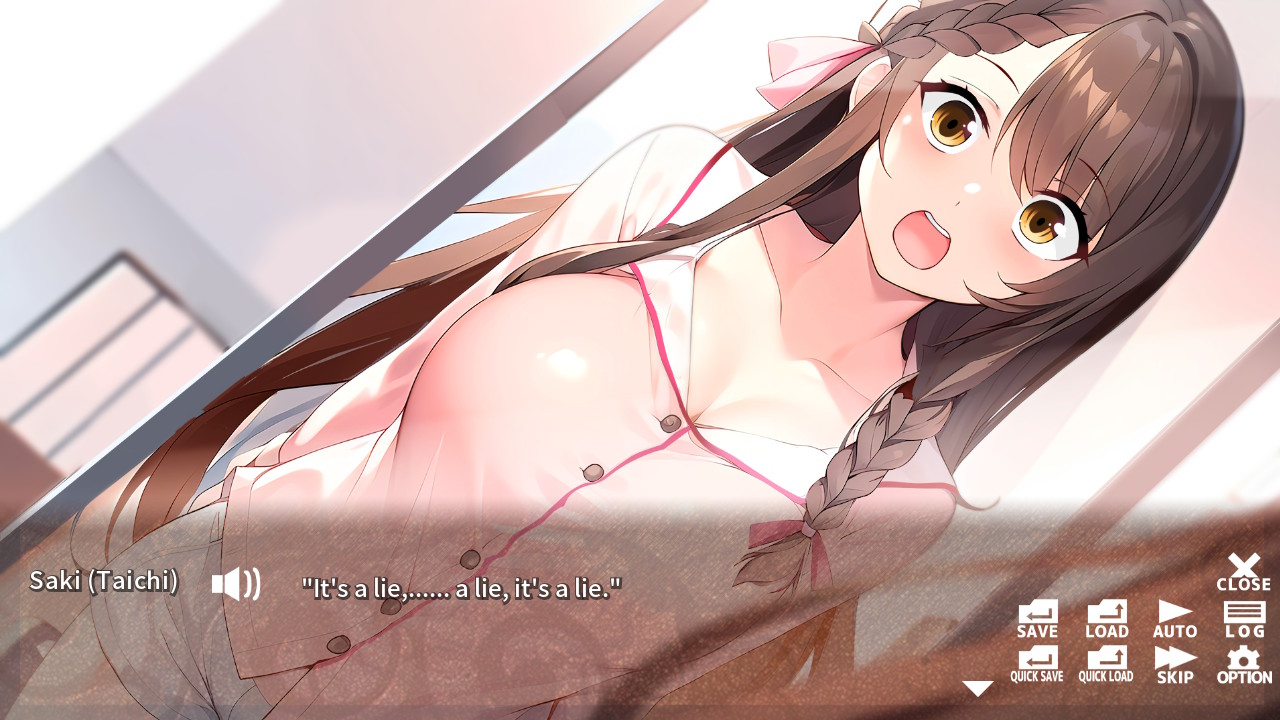
Task: Enable Auto text-advance mode
Action: coord(1173,617)
